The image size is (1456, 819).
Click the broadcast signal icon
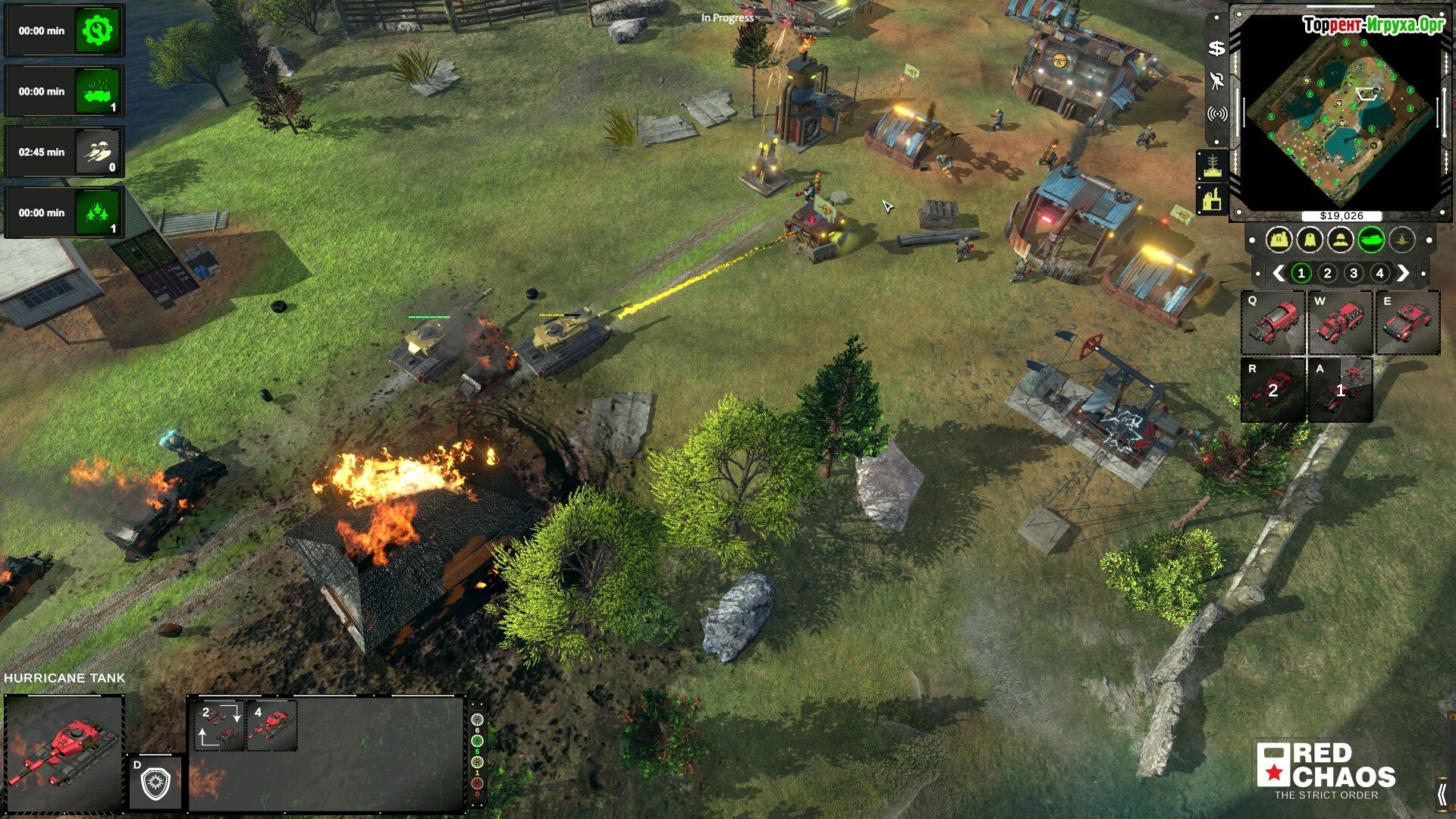[1216, 114]
